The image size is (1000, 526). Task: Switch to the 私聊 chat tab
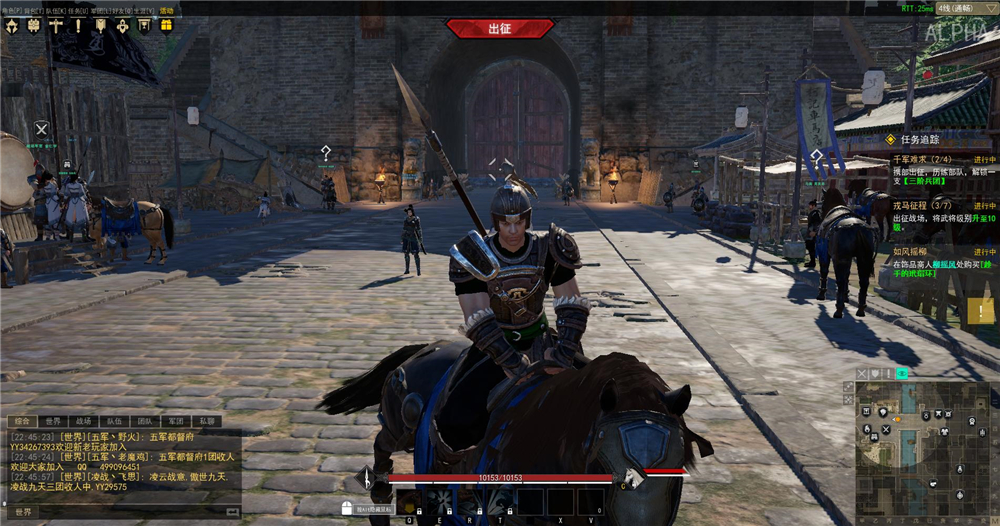(x=205, y=421)
